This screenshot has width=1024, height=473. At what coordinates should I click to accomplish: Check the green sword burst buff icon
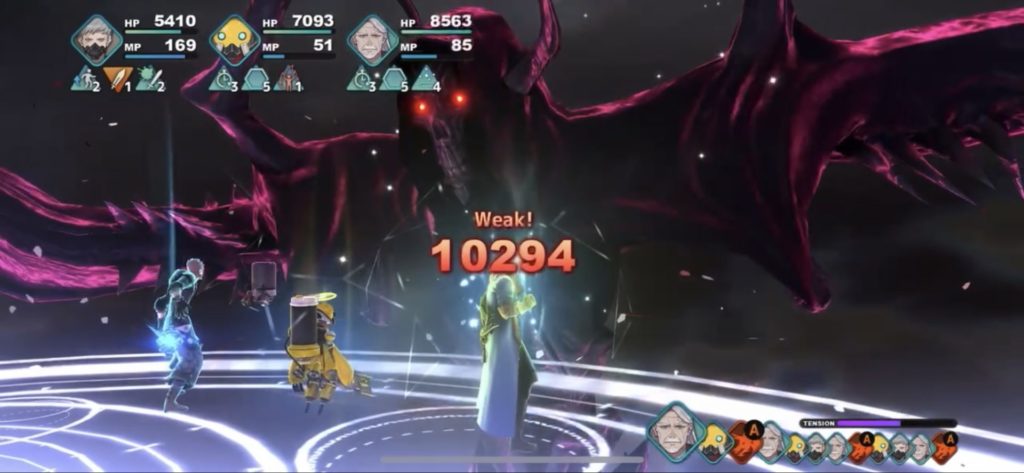(148, 79)
